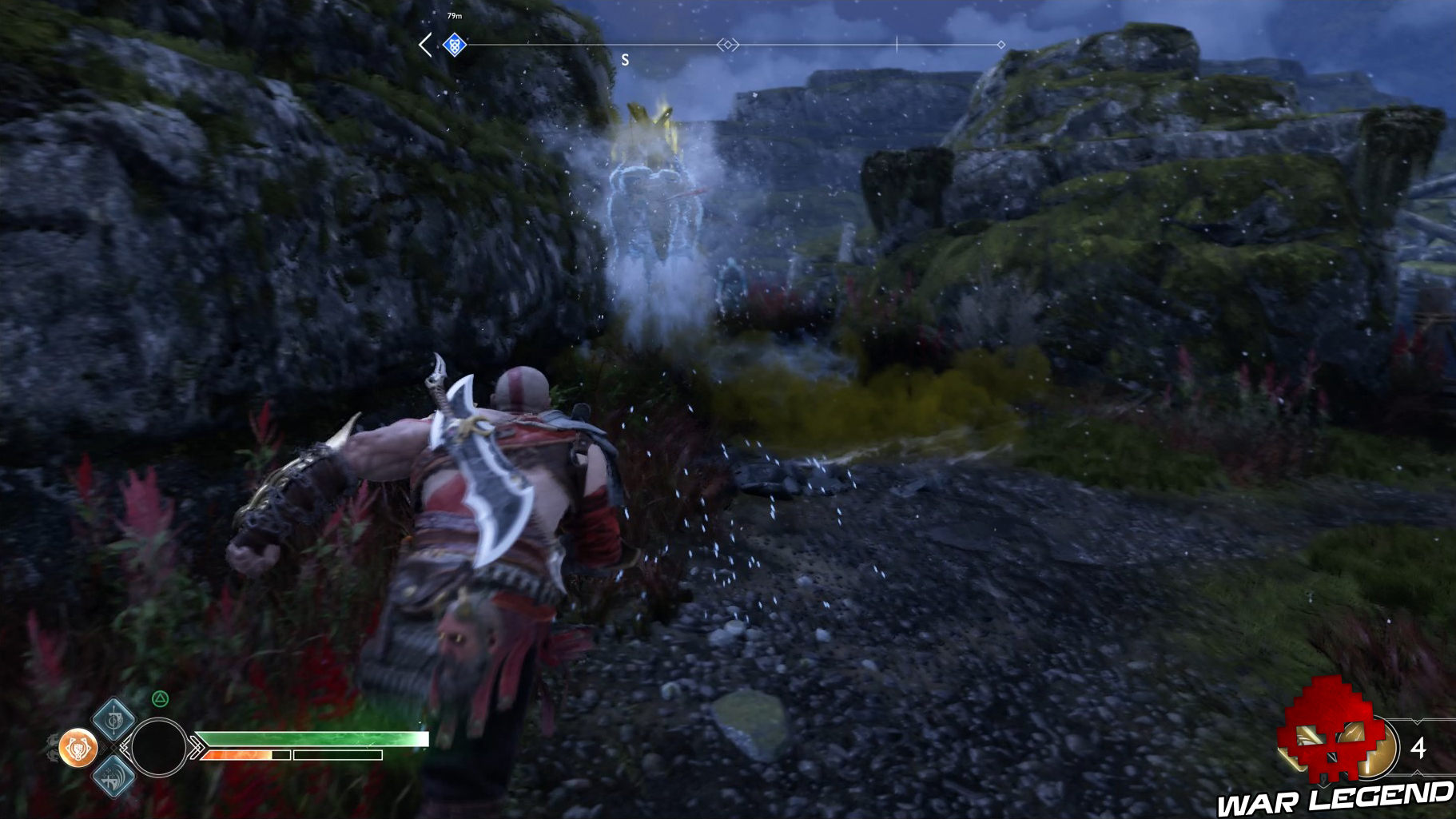
Task: Click the blue quest marker on the compass
Action: pyautogui.click(x=455, y=44)
